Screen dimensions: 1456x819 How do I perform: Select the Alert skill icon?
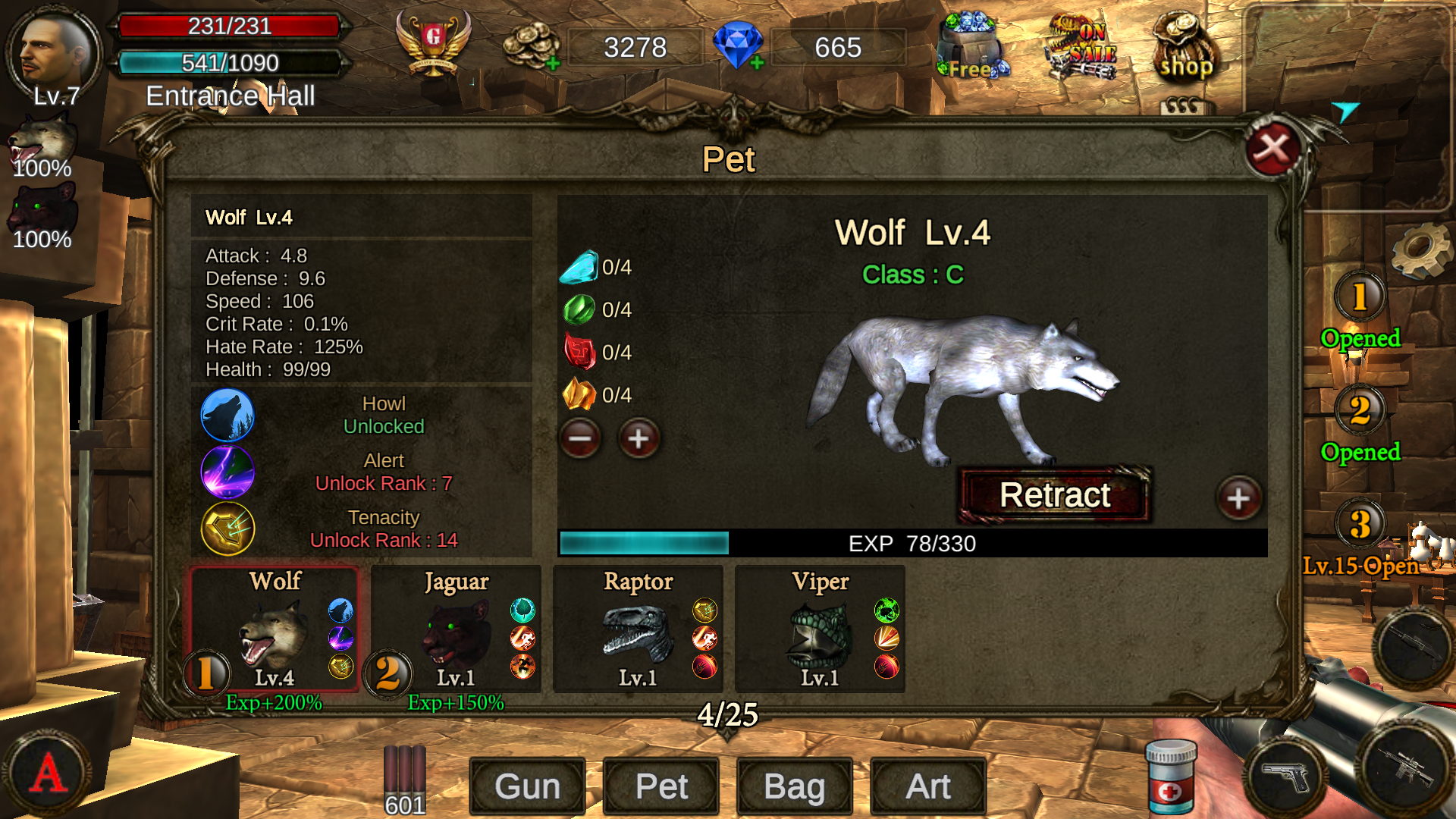pyautogui.click(x=227, y=472)
